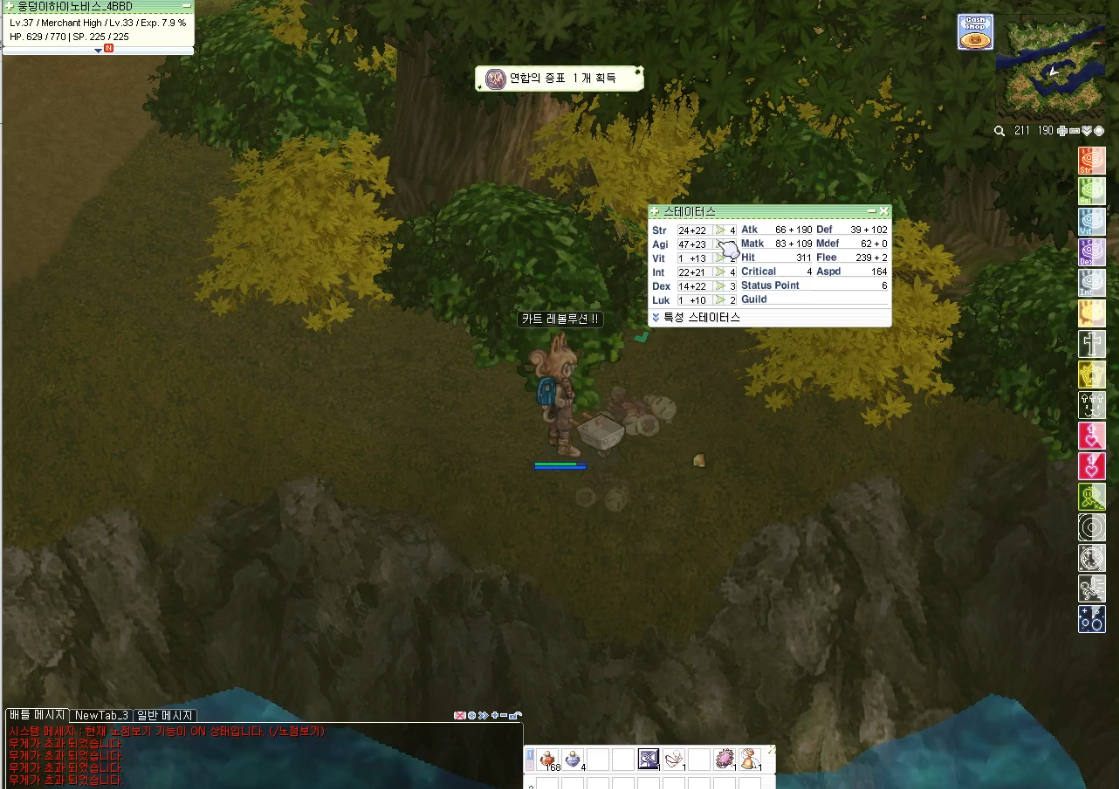Raise the Luk stat arrow
This screenshot has width=1119, height=789.
[x=718, y=300]
